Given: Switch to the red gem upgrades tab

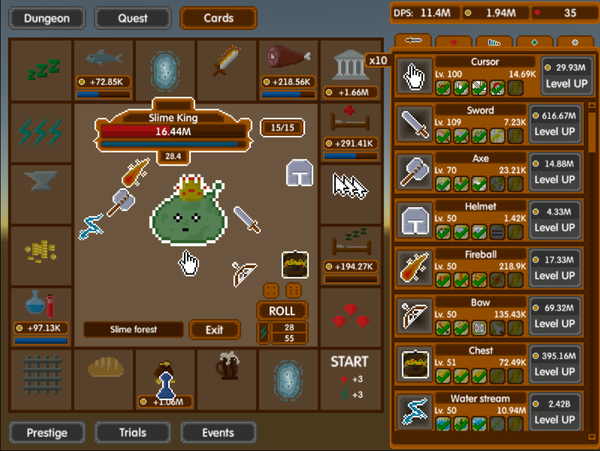Looking at the screenshot, I should 454,42.
